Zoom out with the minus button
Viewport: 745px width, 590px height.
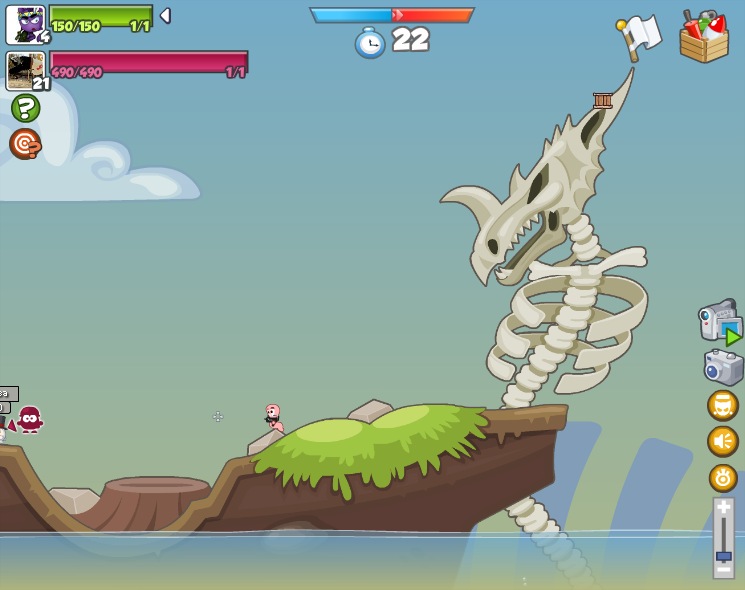(x=723, y=569)
